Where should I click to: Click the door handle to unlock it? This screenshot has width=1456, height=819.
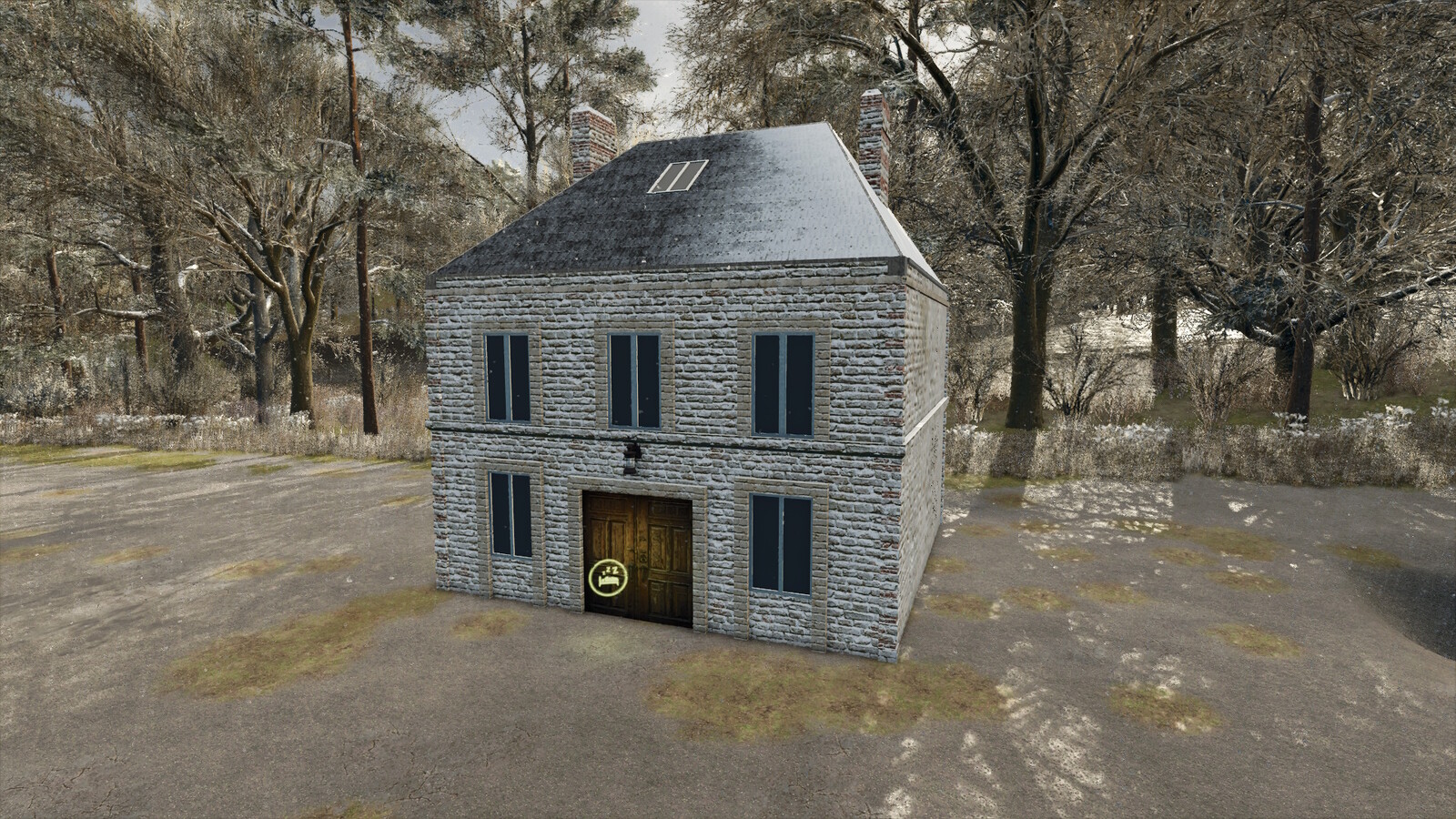(644, 557)
